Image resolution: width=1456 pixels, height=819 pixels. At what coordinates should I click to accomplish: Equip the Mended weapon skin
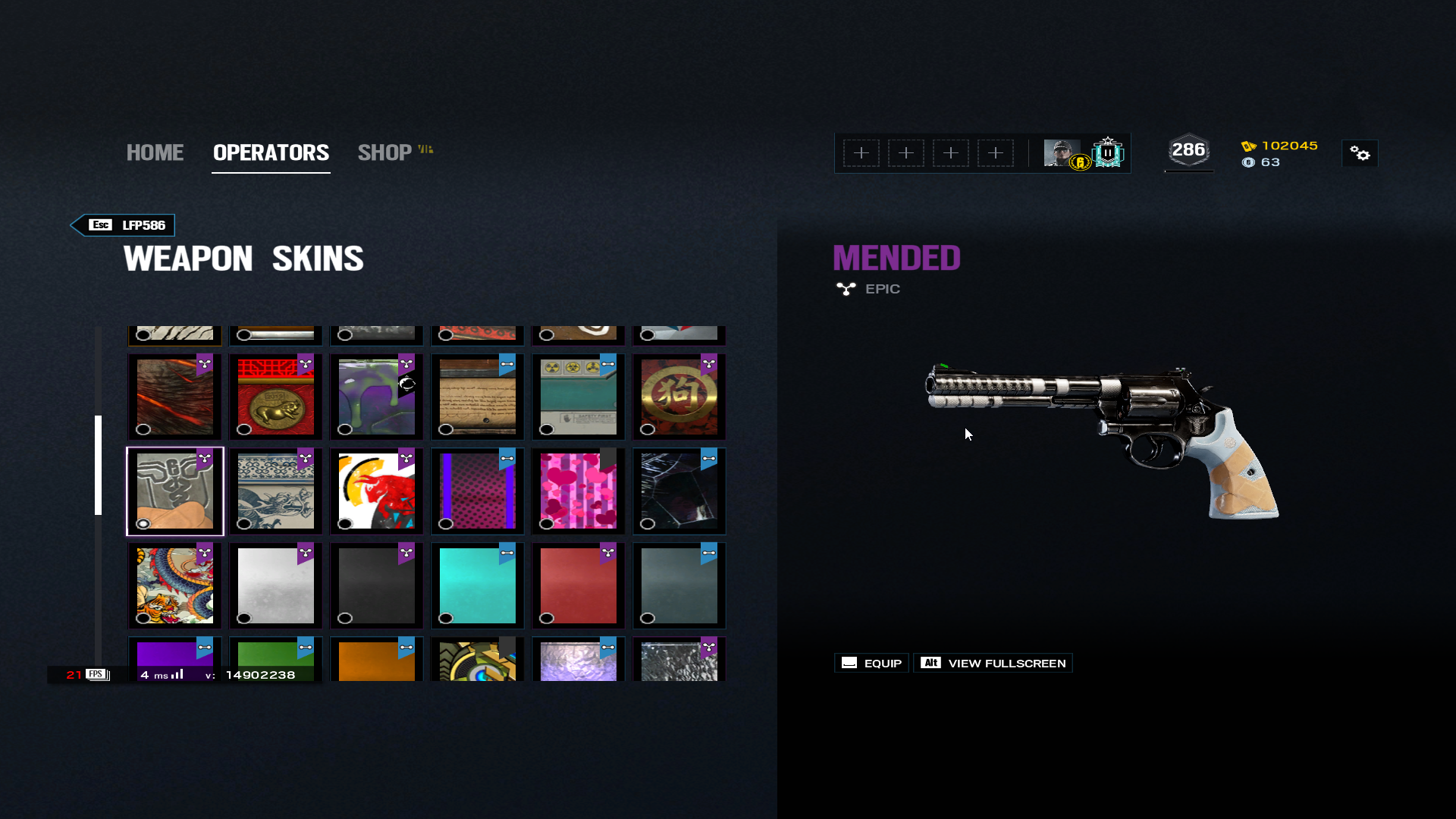tap(871, 664)
